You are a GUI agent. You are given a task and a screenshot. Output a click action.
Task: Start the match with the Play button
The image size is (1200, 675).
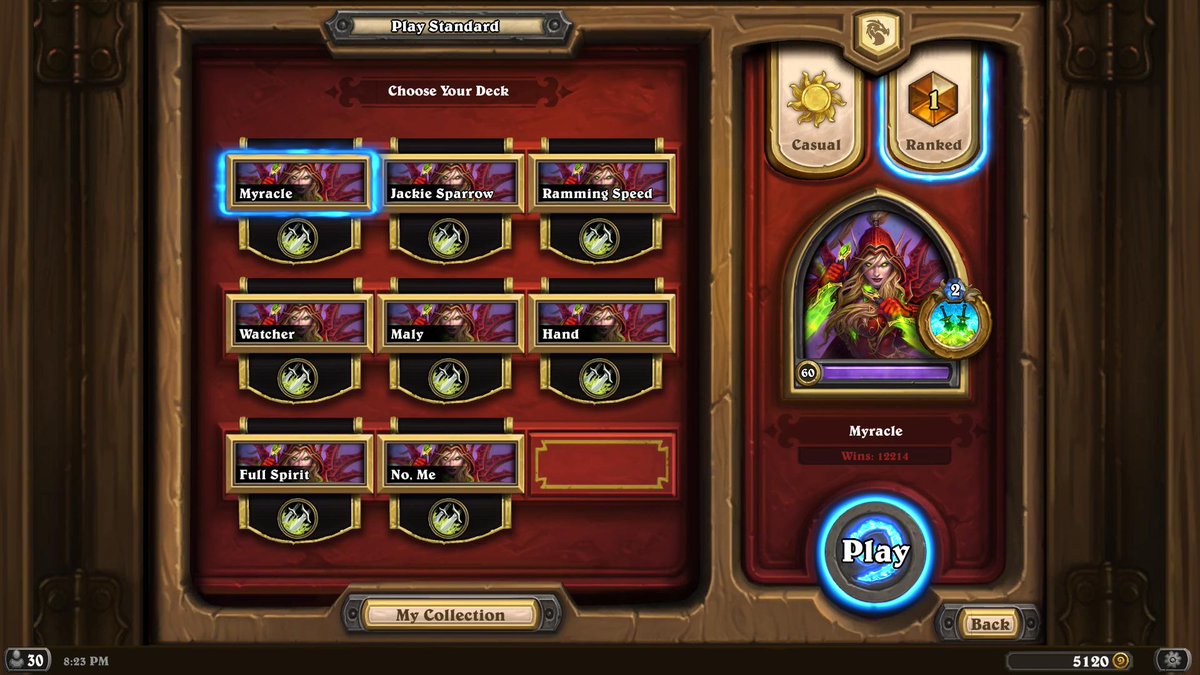(875, 551)
